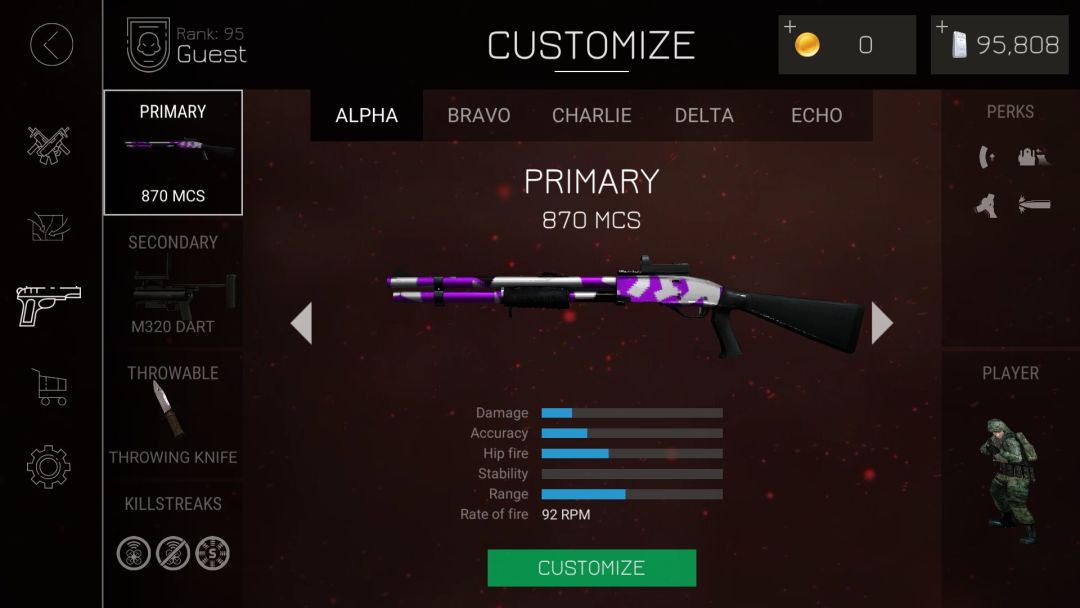Click the green Customize button
This screenshot has height=608, width=1080.
click(591, 568)
